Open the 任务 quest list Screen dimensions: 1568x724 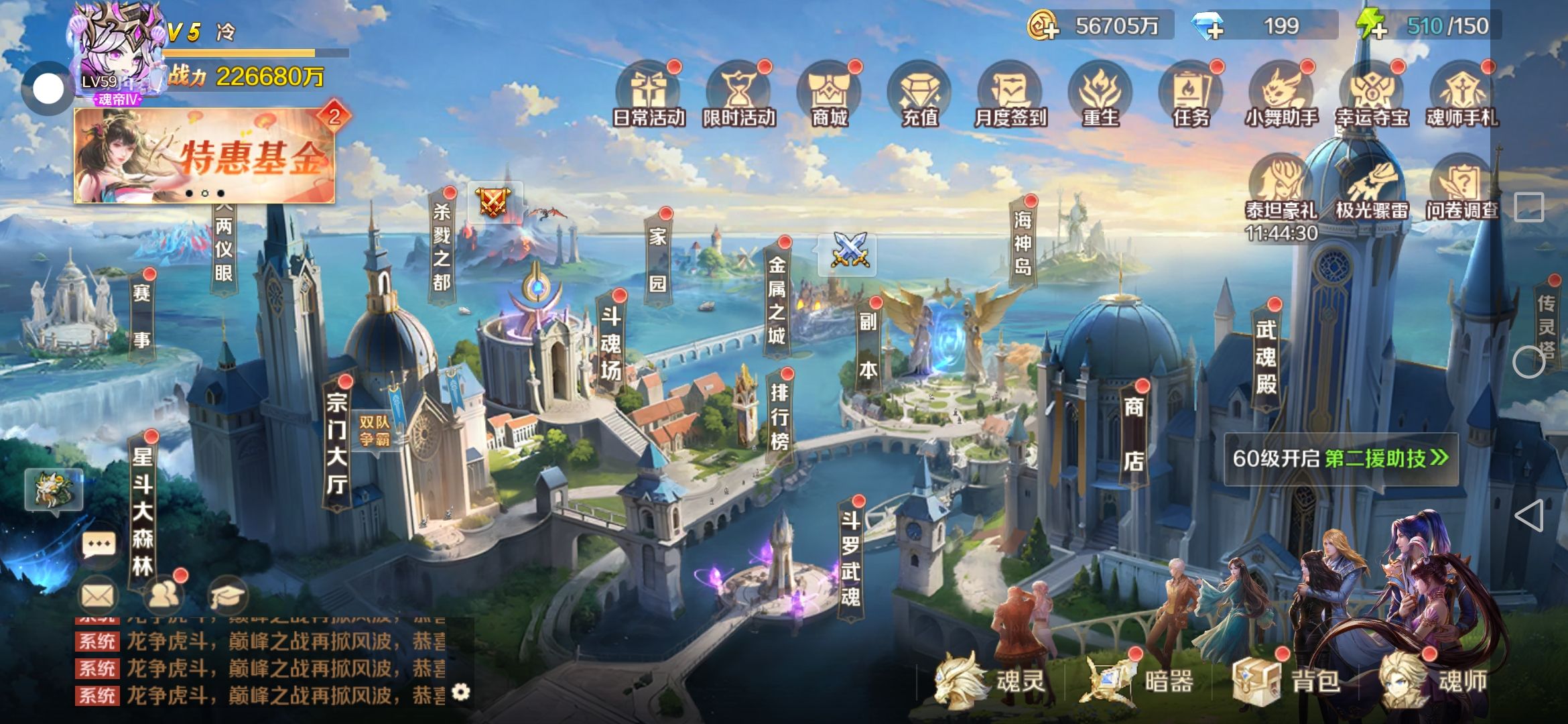click(x=1191, y=95)
